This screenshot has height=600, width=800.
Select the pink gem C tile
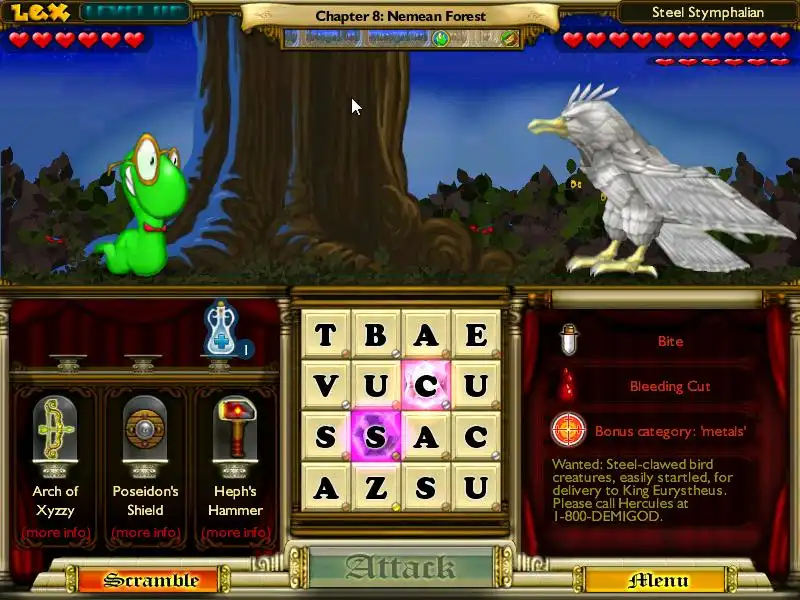[426, 385]
